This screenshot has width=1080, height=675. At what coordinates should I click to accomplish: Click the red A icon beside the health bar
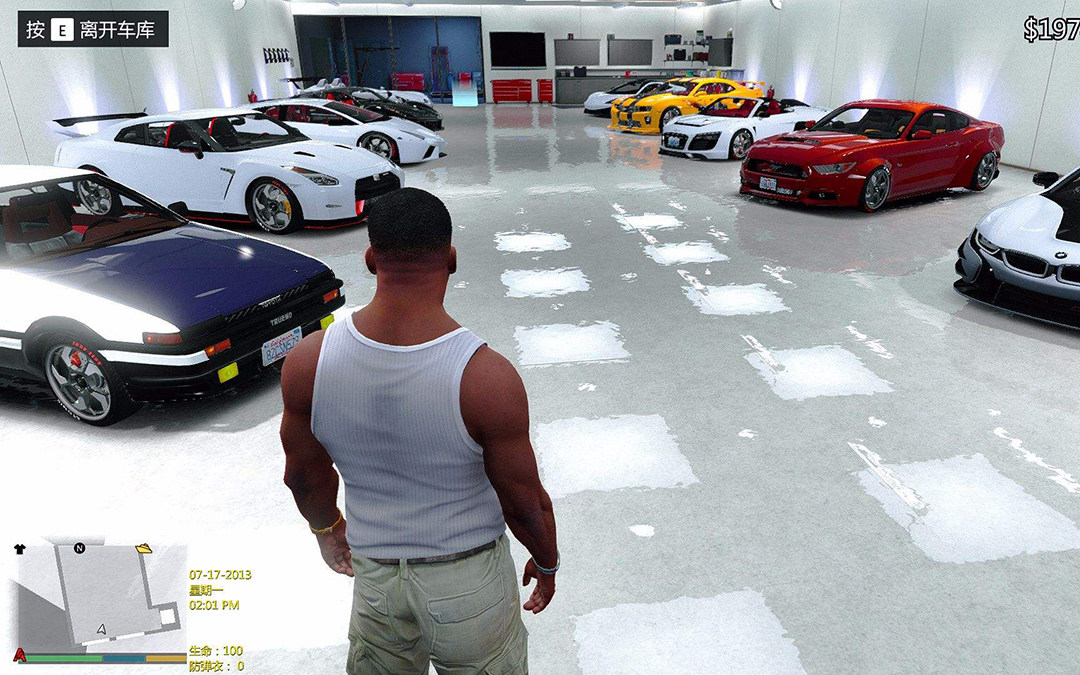point(19,657)
